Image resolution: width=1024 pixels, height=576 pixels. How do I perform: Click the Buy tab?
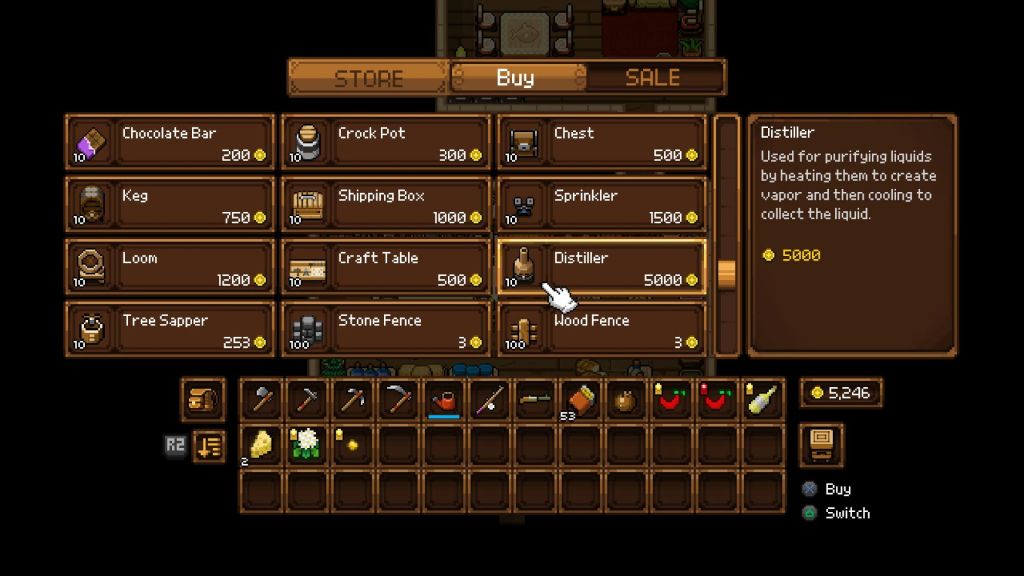click(x=515, y=77)
